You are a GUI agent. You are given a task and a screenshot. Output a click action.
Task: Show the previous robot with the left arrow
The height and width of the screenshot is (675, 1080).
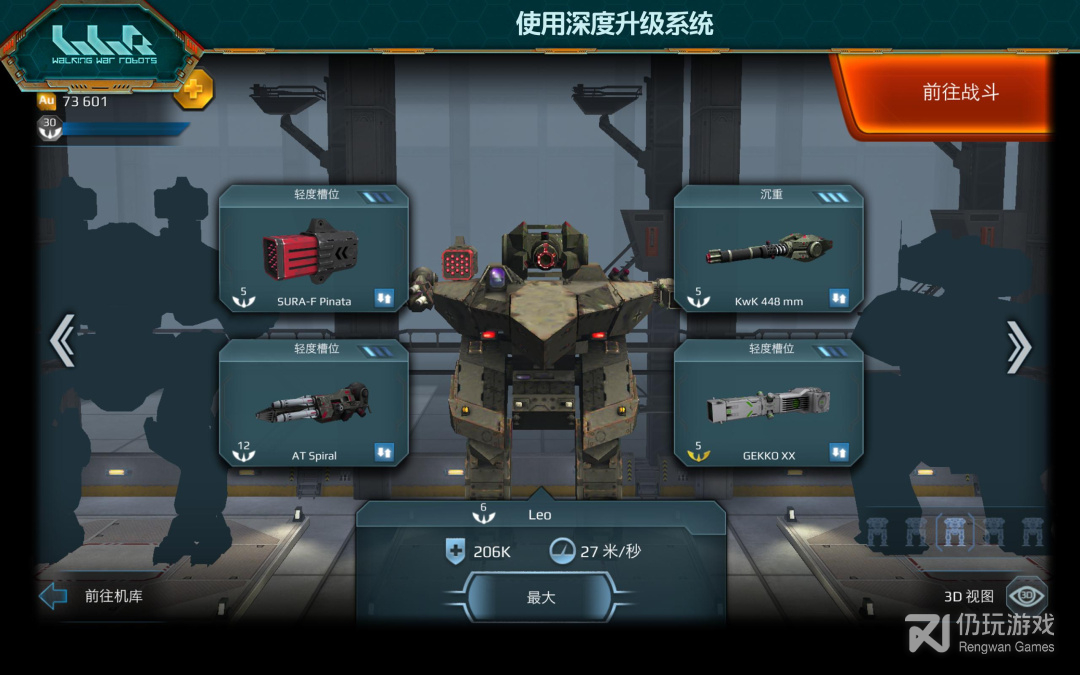[x=62, y=343]
